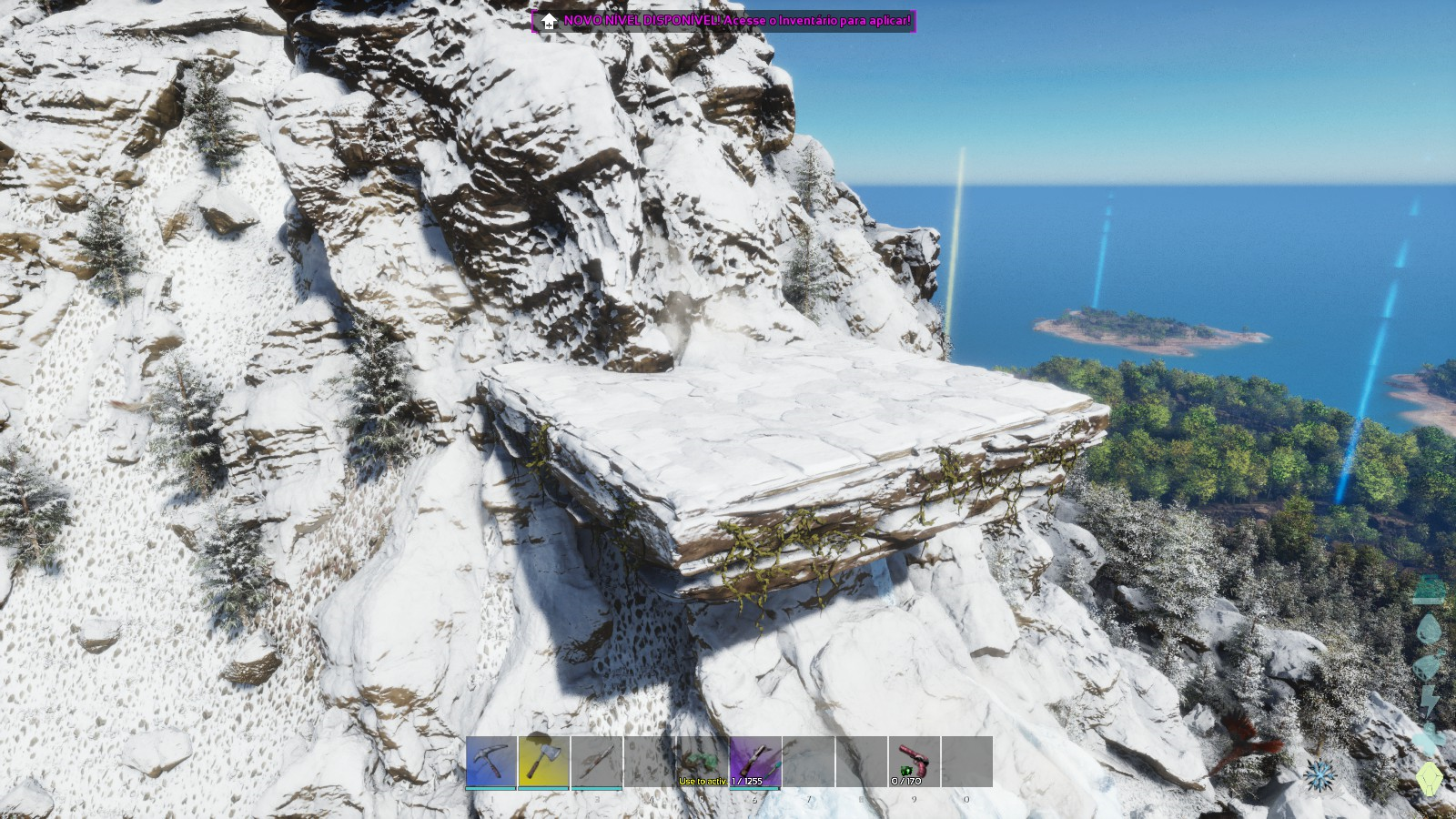Select the purple slot showing 1 / 1255
The height and width of the screenshot is (819, 1456).
coord(755,762)
